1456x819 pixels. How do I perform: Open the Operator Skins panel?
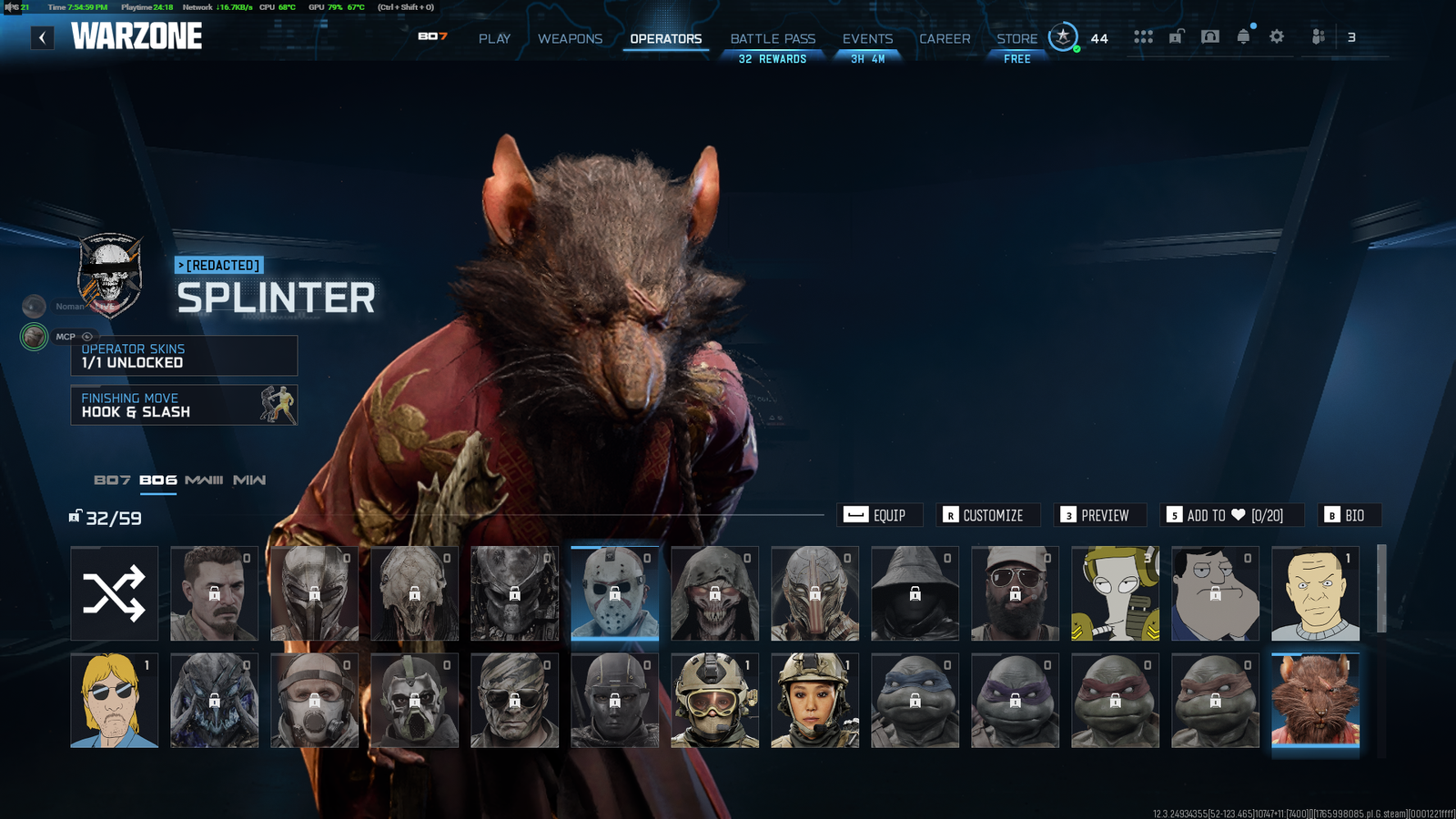click(x=184, y=356)
